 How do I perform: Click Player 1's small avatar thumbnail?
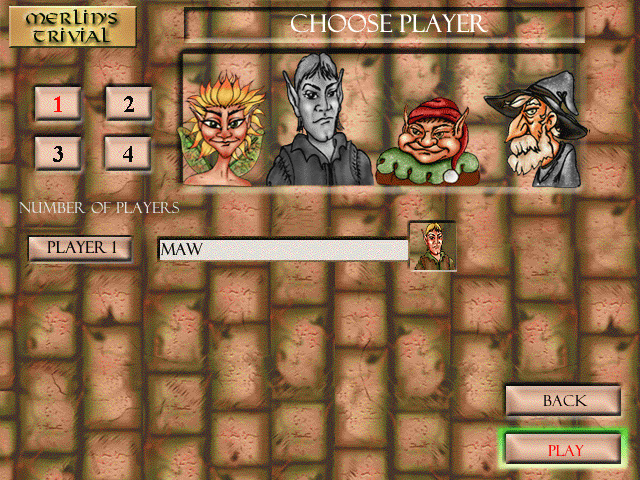pyautogui.click(x=433, y=247)
